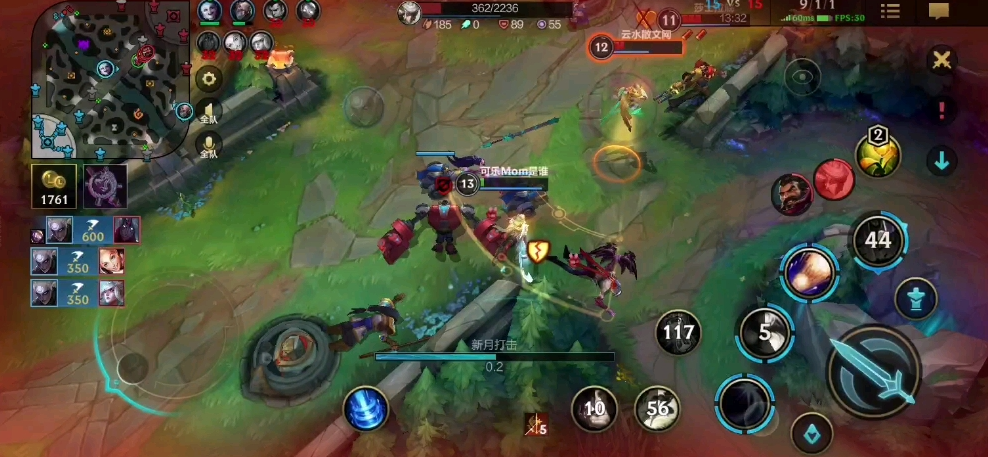
Task: Toggle the team microphone button
Action: (x=209, y=147)
